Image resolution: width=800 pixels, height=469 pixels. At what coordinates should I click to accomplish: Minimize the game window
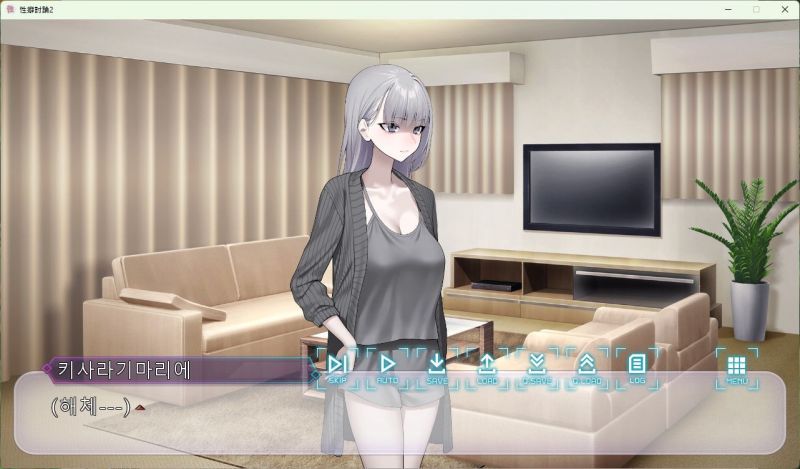(x=728, y=9)
